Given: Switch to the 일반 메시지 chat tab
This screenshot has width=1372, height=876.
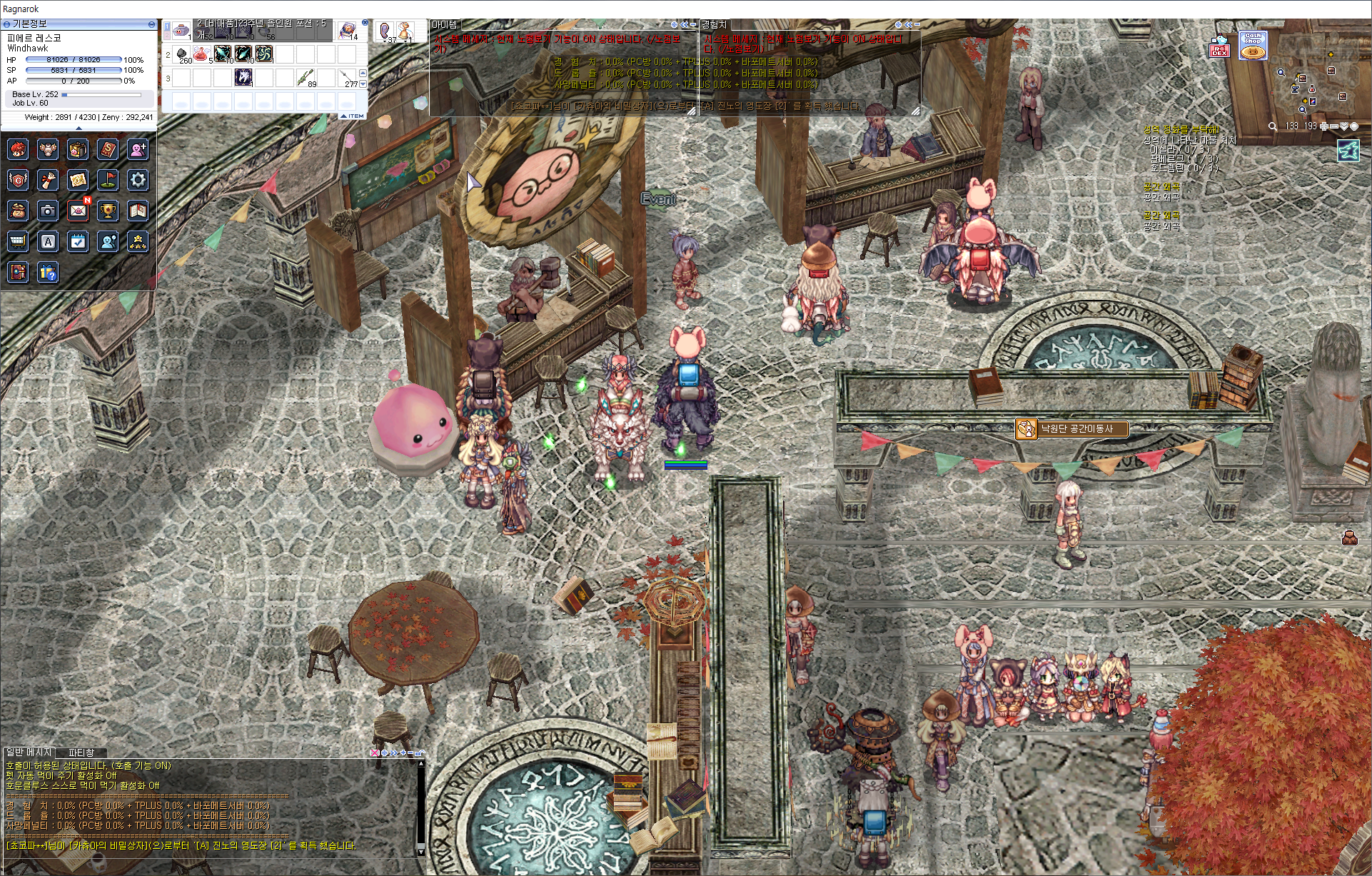Looking at the screenshot, I should point(29,752).
